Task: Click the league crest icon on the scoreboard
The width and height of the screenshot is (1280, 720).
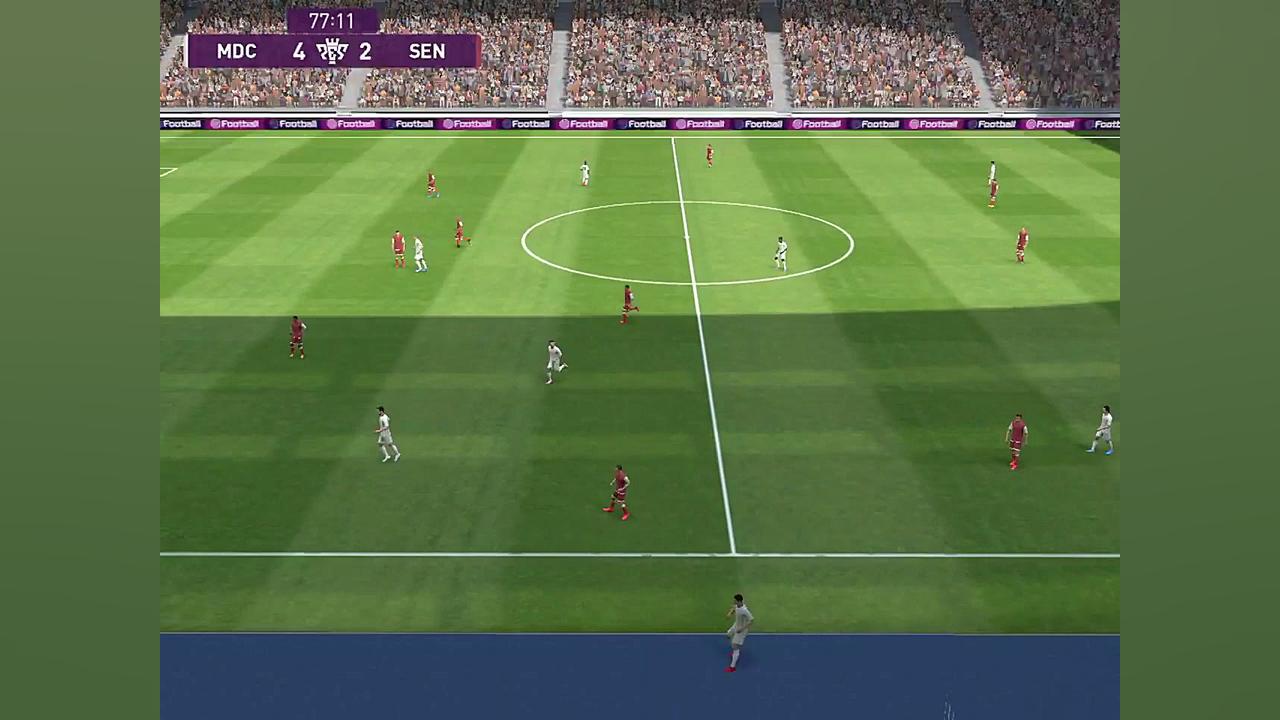Action: click(x=332, y=51)
